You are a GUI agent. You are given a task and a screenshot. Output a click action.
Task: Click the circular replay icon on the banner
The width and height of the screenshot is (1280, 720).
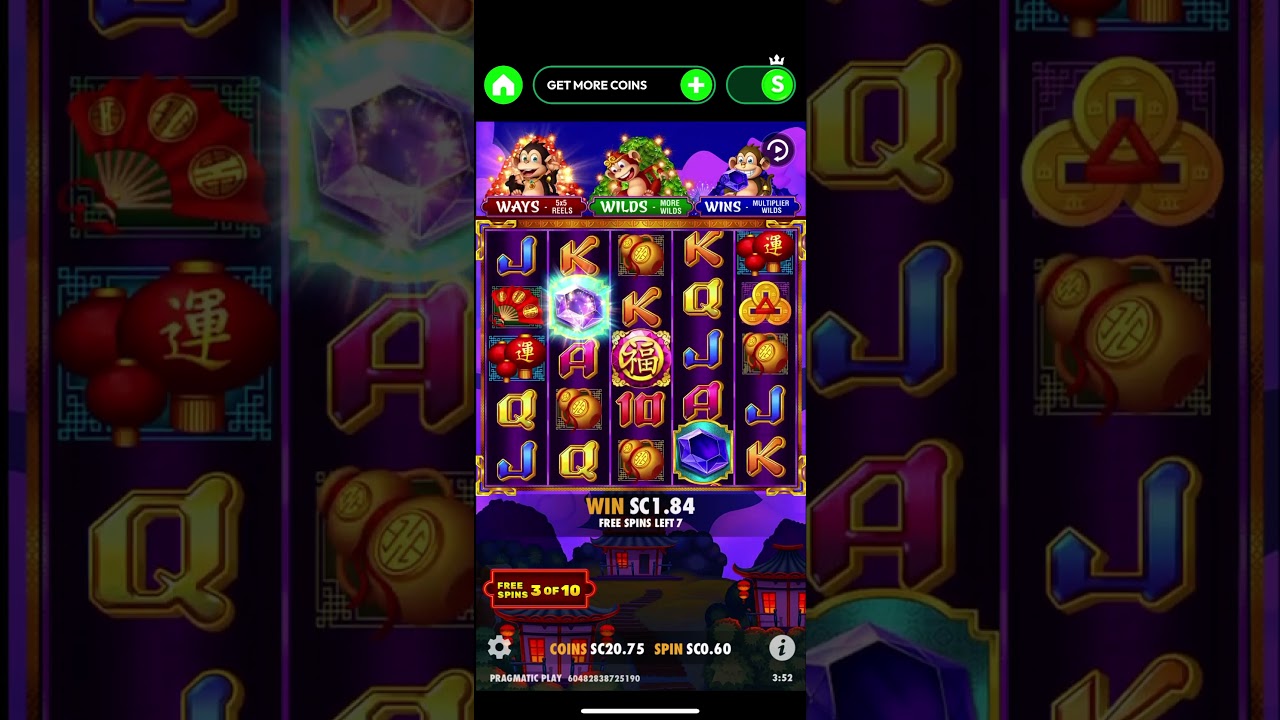[x=776, y=150]
